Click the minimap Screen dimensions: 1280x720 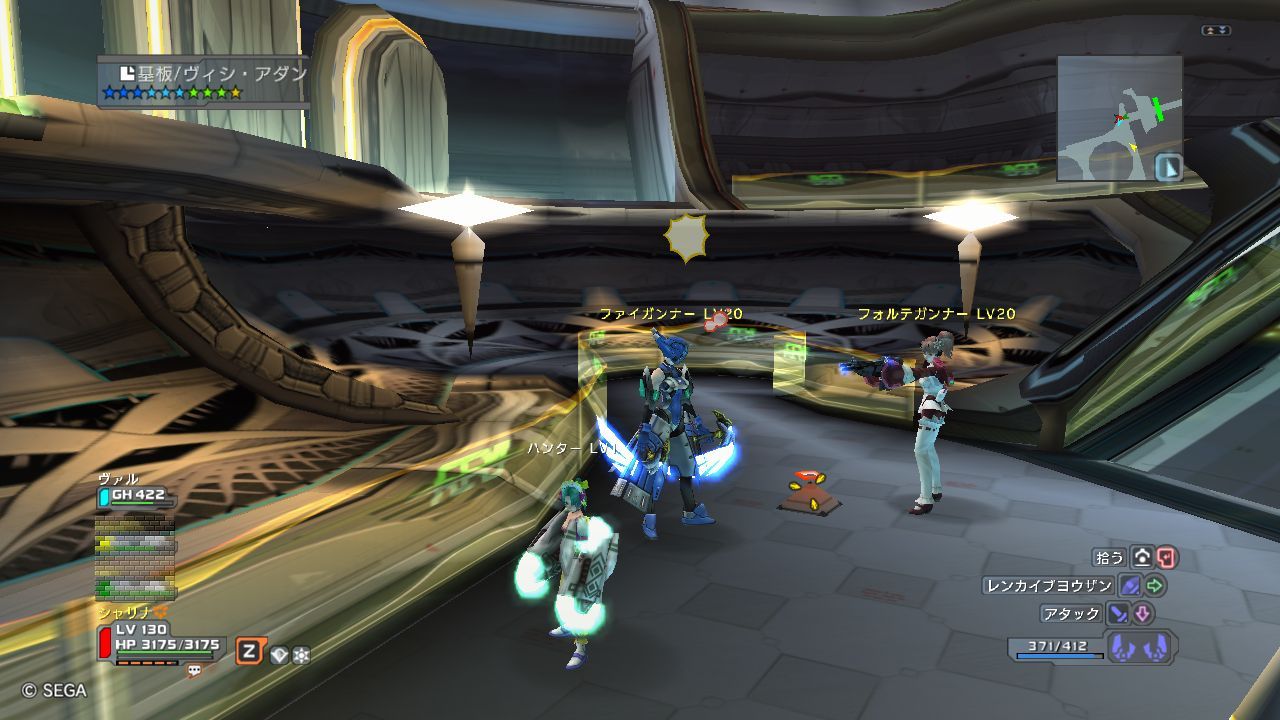coord(1119,118)
